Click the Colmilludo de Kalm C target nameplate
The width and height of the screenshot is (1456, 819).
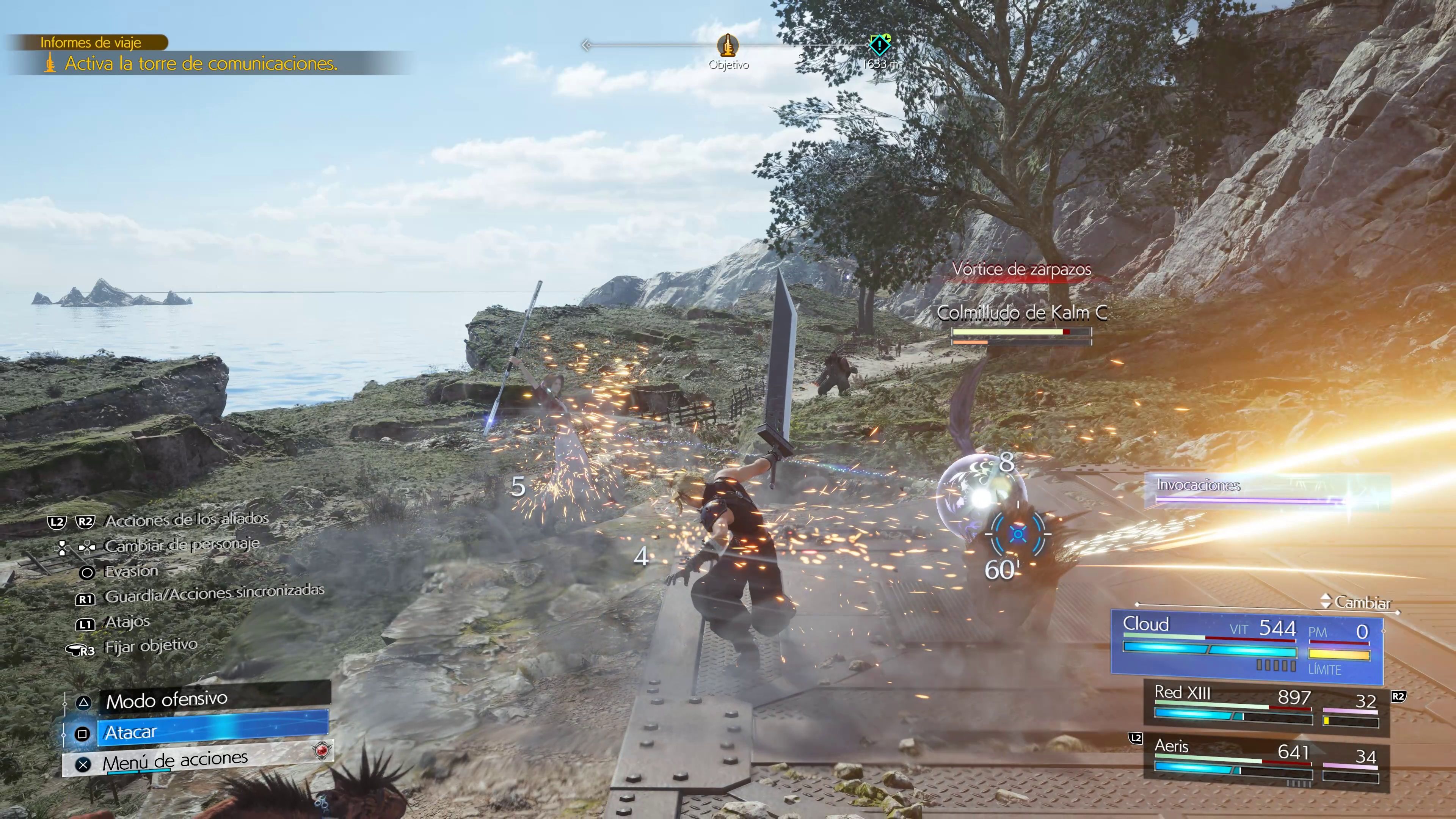(x=1021, y=313)
